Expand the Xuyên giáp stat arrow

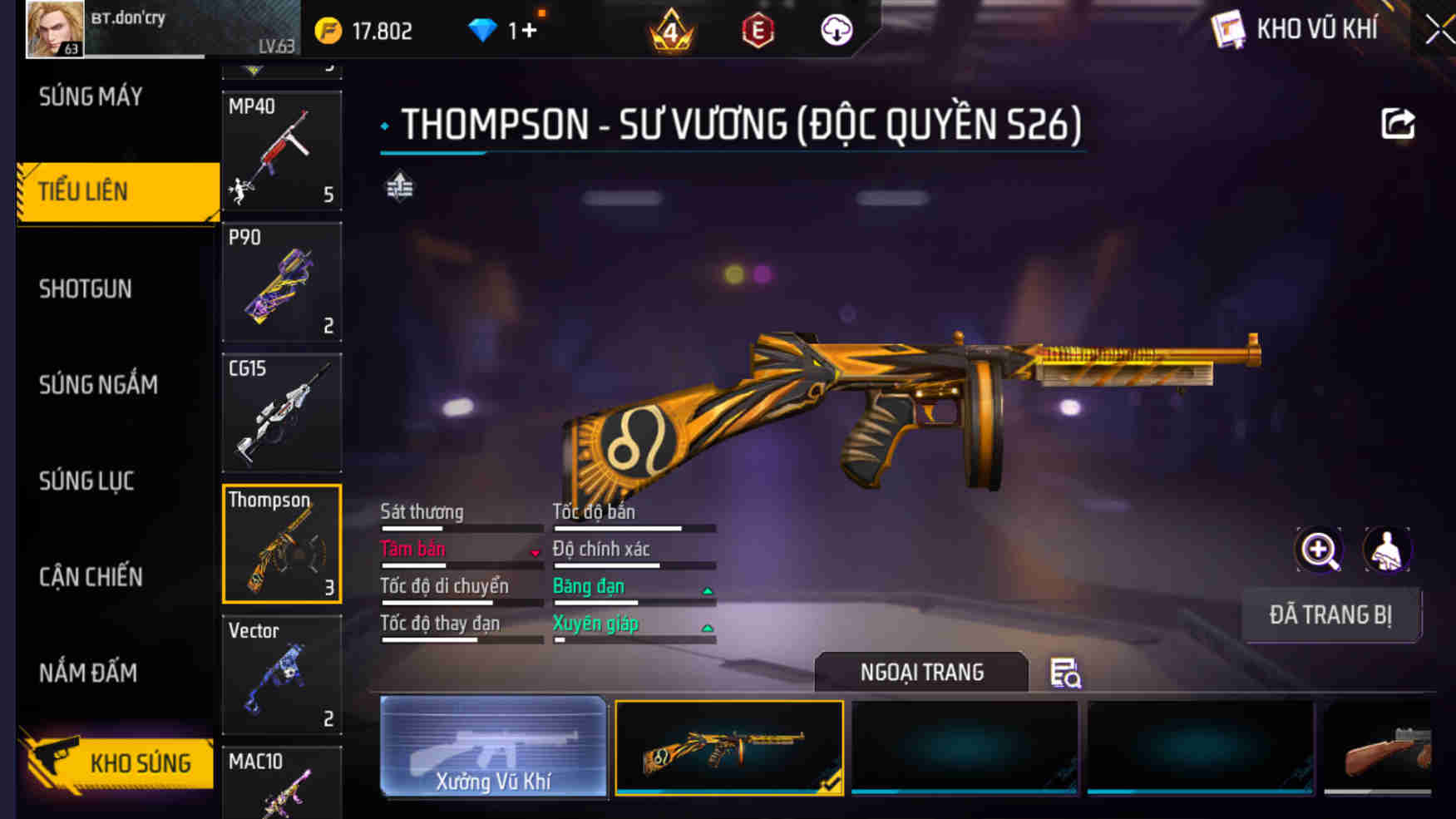708,629
